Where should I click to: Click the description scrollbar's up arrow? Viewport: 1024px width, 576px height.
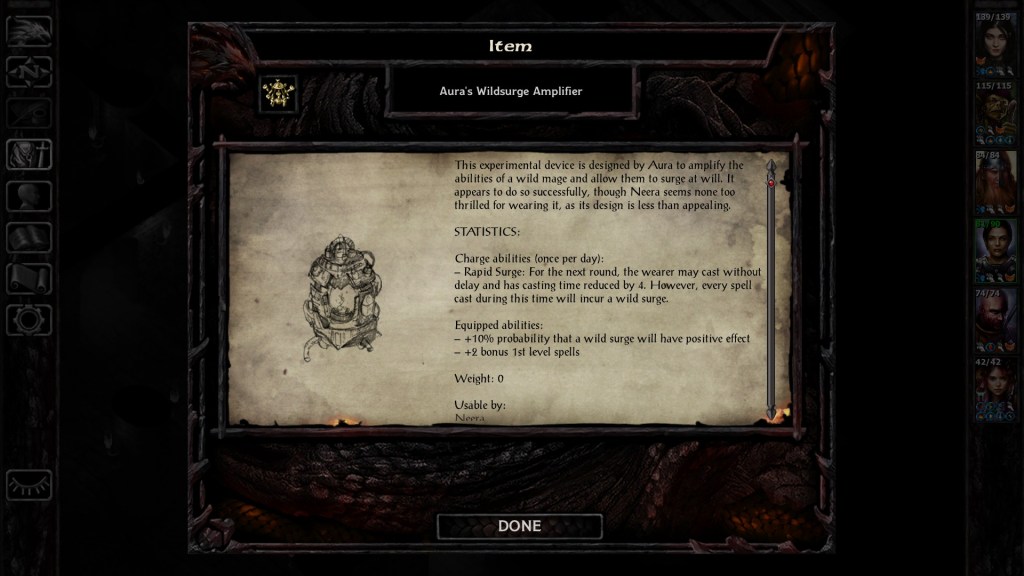tap(770, 165)
